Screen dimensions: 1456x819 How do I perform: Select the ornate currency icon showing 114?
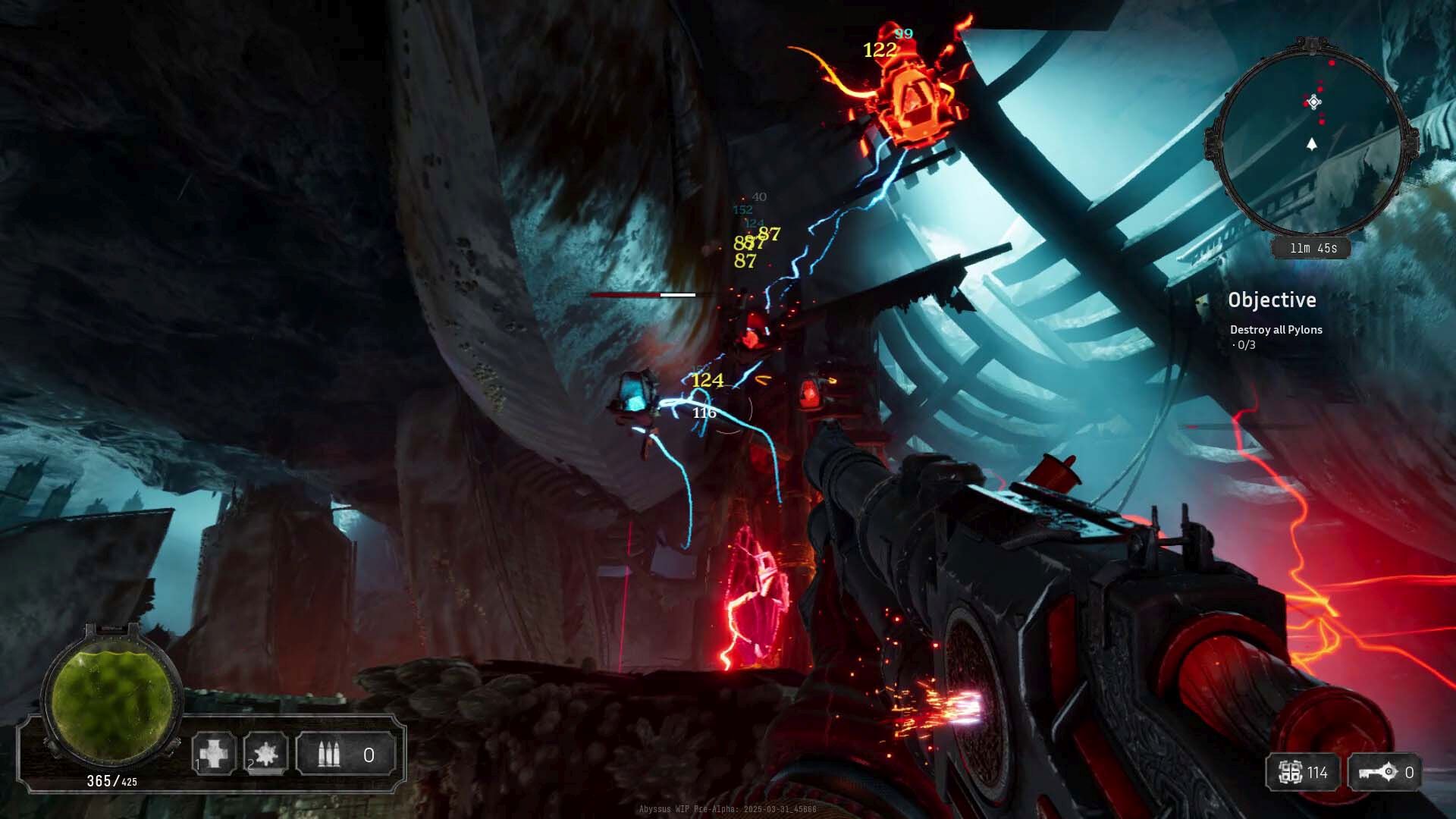(1290, 773)
